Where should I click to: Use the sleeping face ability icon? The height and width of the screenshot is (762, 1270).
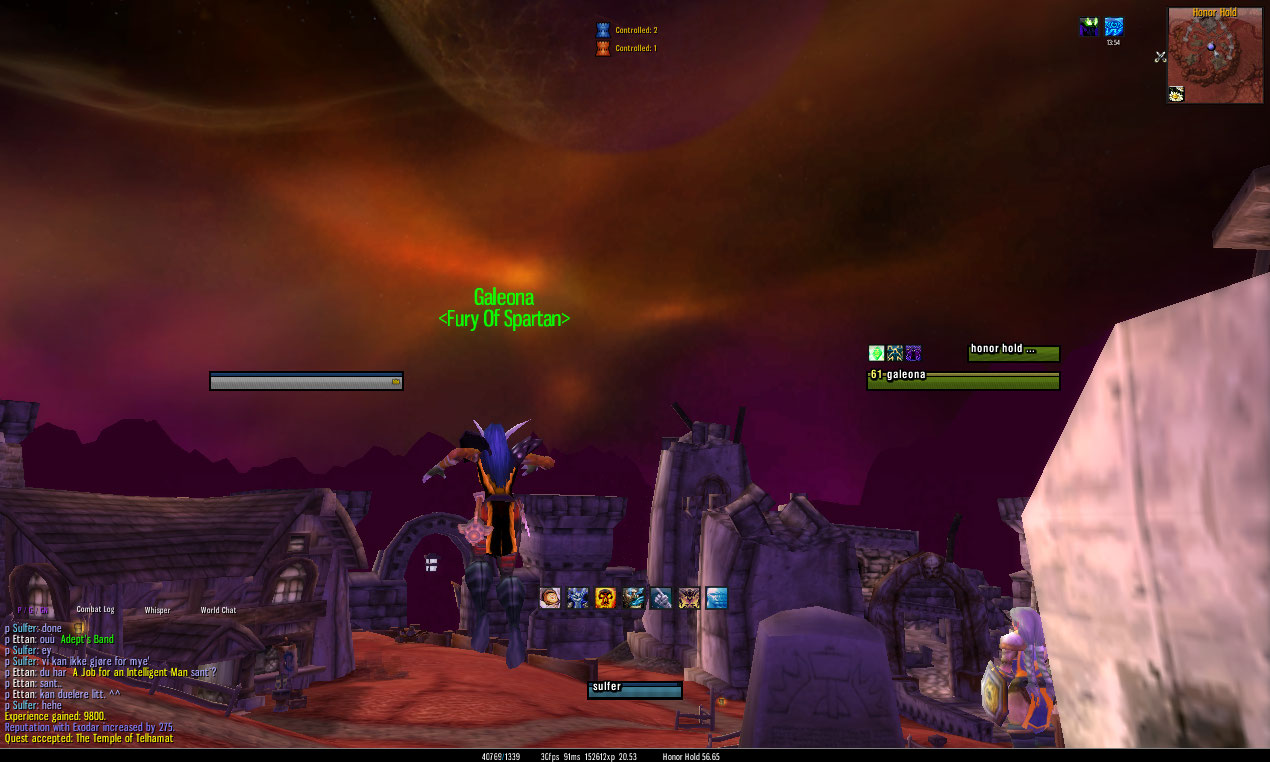pyautogui.click(x=550, y=598)
